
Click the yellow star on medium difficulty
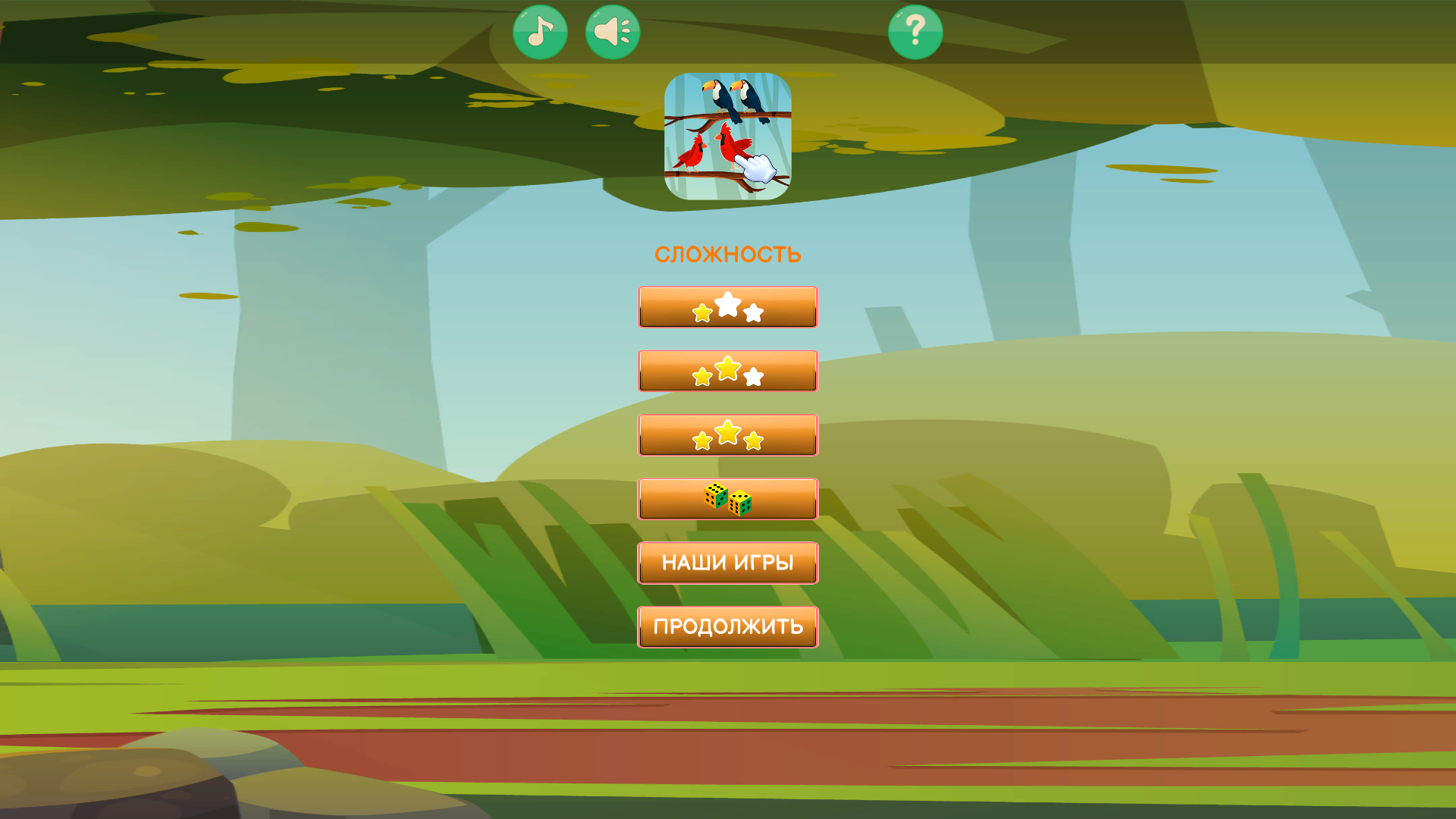[x=727, y=369]
